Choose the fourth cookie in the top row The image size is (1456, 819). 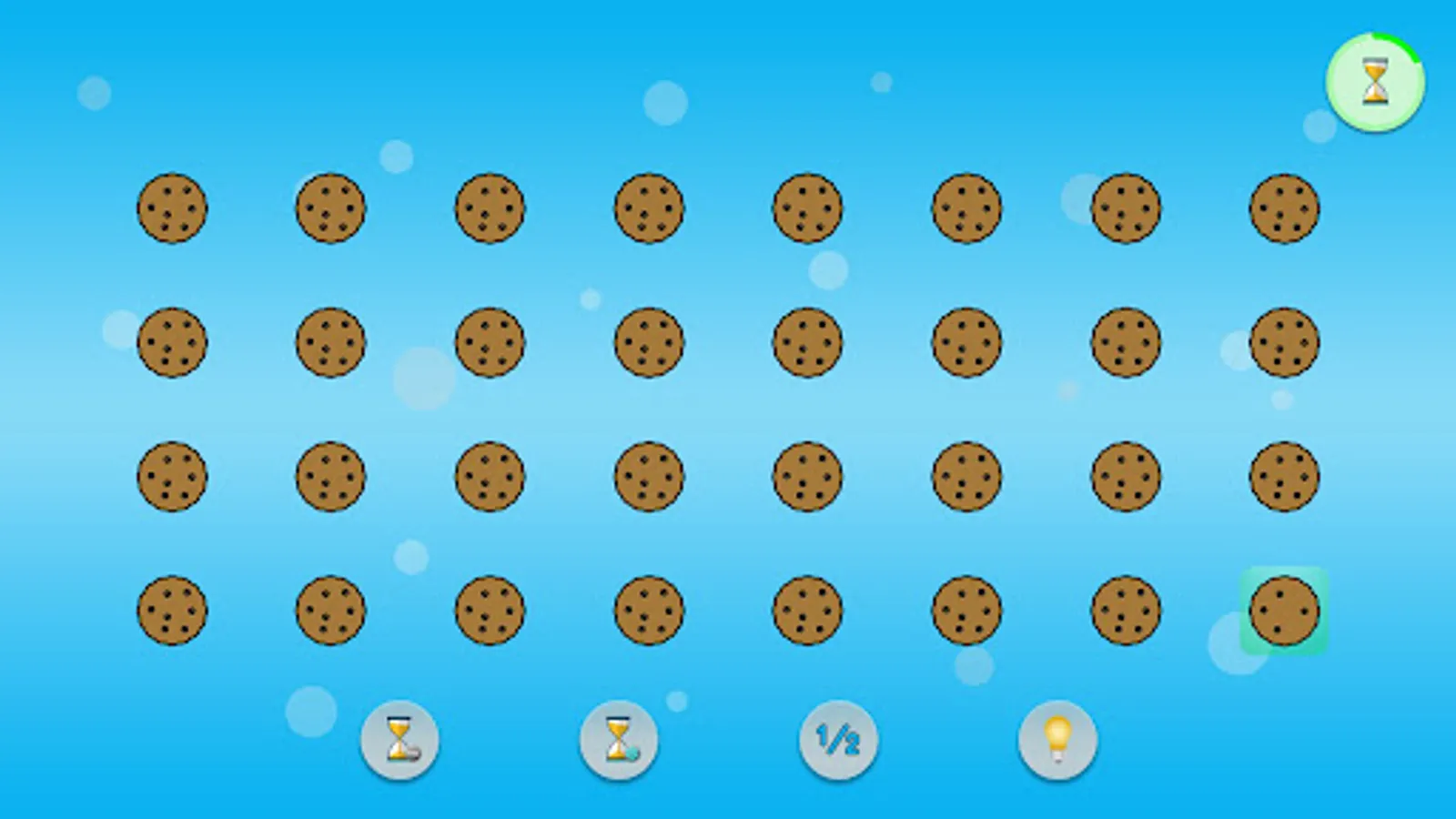click(648, 207)
